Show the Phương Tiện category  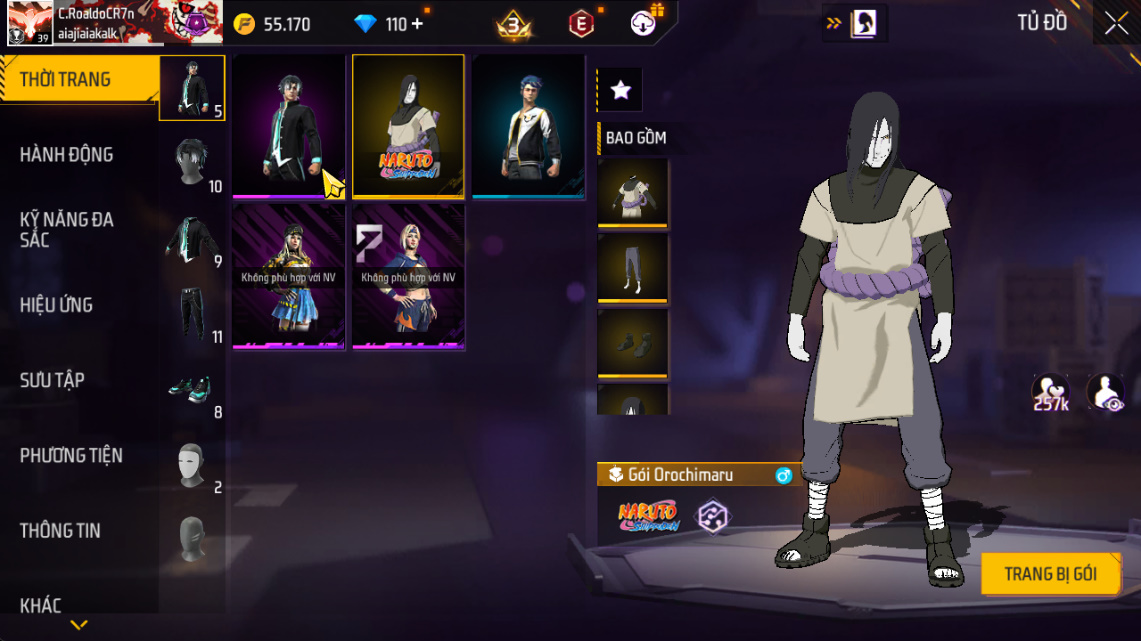point(71,455)
